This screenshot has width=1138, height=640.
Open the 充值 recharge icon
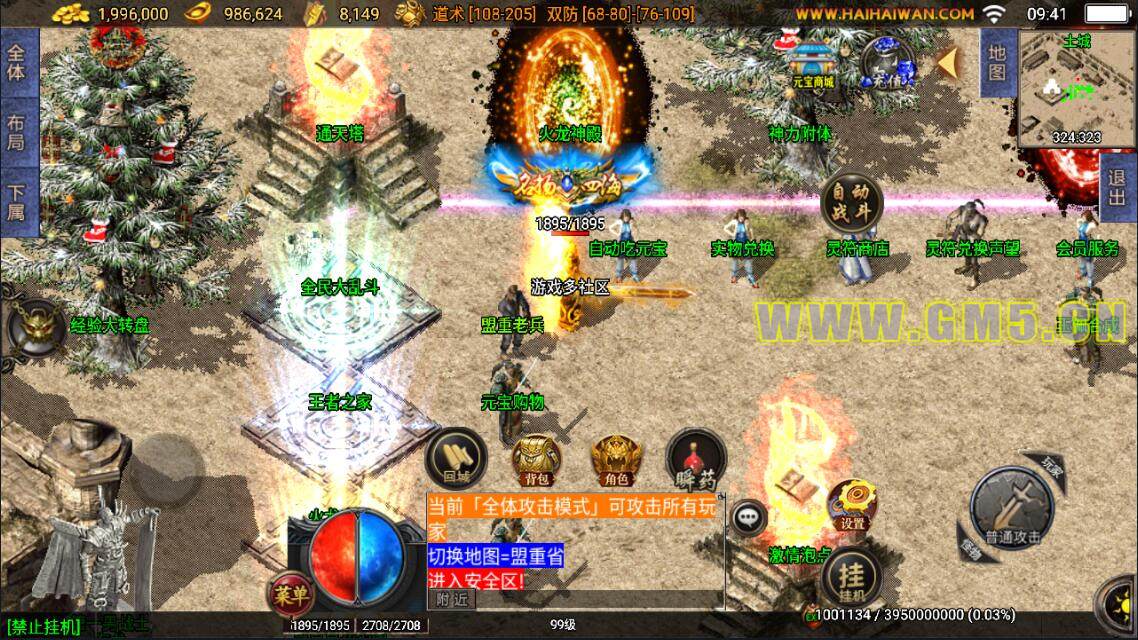(x=888, y=62)
